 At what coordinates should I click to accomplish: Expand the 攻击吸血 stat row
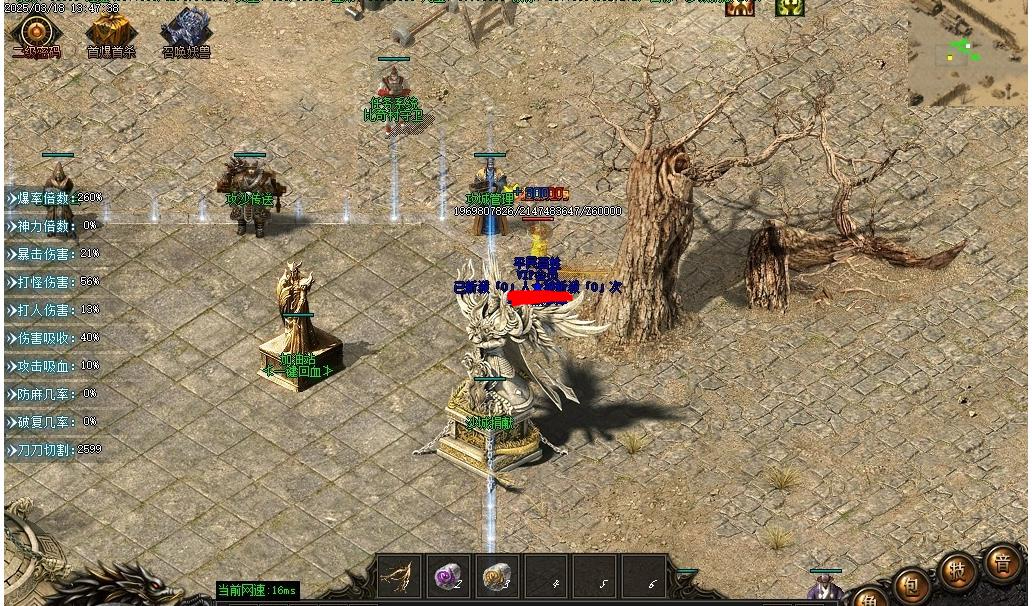click(56, 366)
